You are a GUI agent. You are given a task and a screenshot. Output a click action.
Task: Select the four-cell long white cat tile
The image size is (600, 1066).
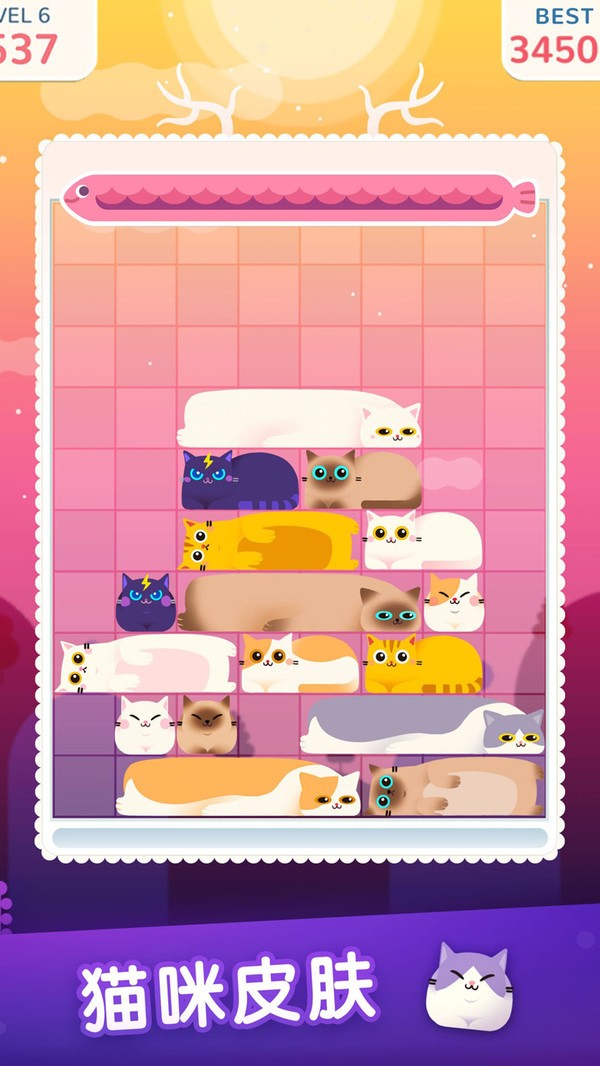click(300, 418)
